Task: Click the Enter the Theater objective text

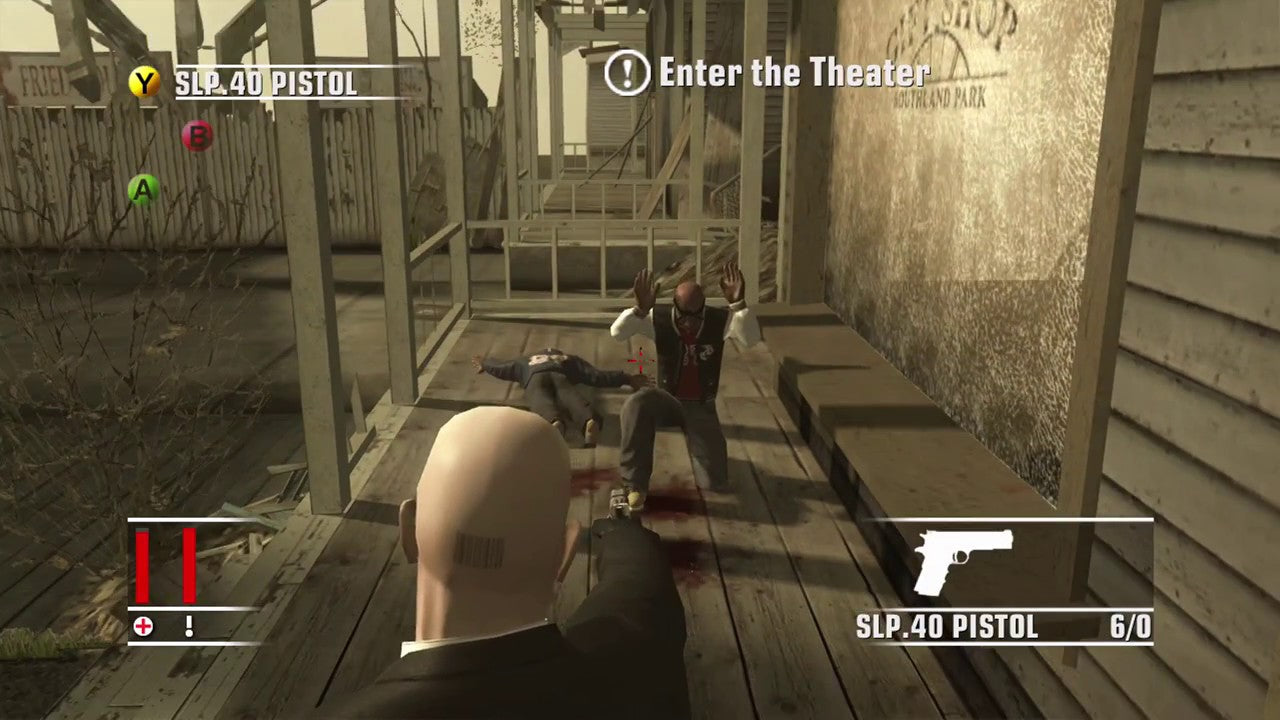Action: (x=795, y=72)
